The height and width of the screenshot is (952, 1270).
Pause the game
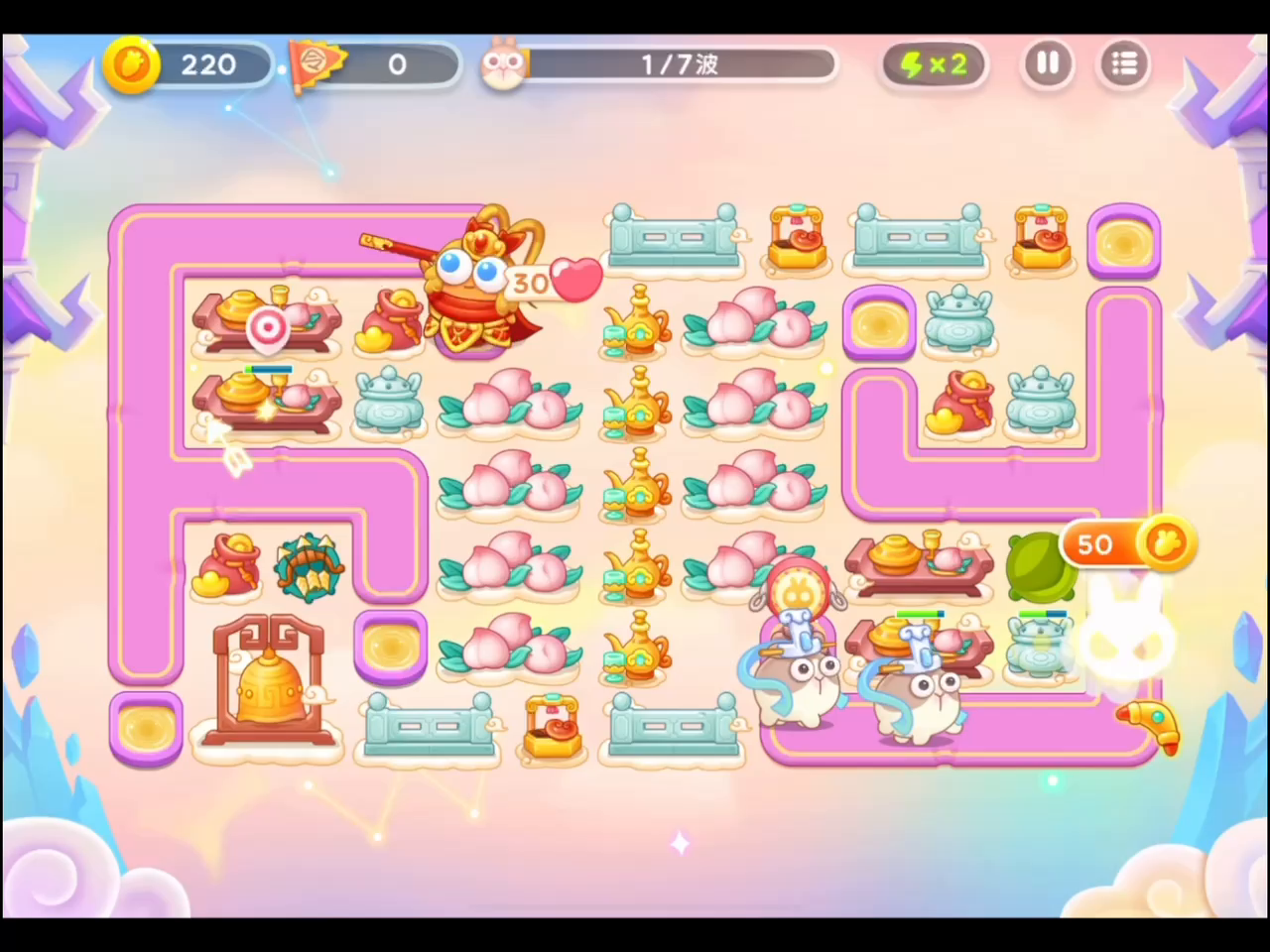pyautogui.click(x=1048, y=63)
